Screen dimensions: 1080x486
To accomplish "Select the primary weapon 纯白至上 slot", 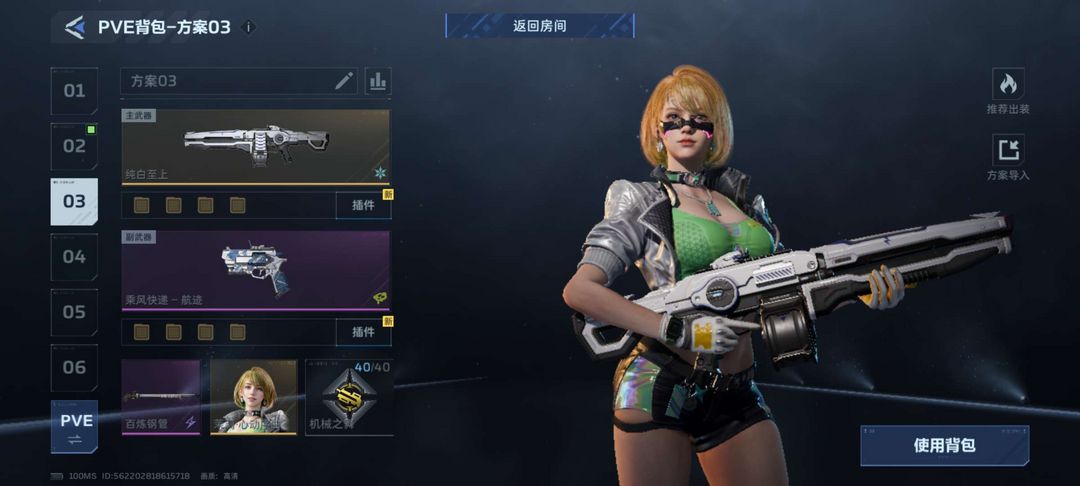I will tap(256, 147).
